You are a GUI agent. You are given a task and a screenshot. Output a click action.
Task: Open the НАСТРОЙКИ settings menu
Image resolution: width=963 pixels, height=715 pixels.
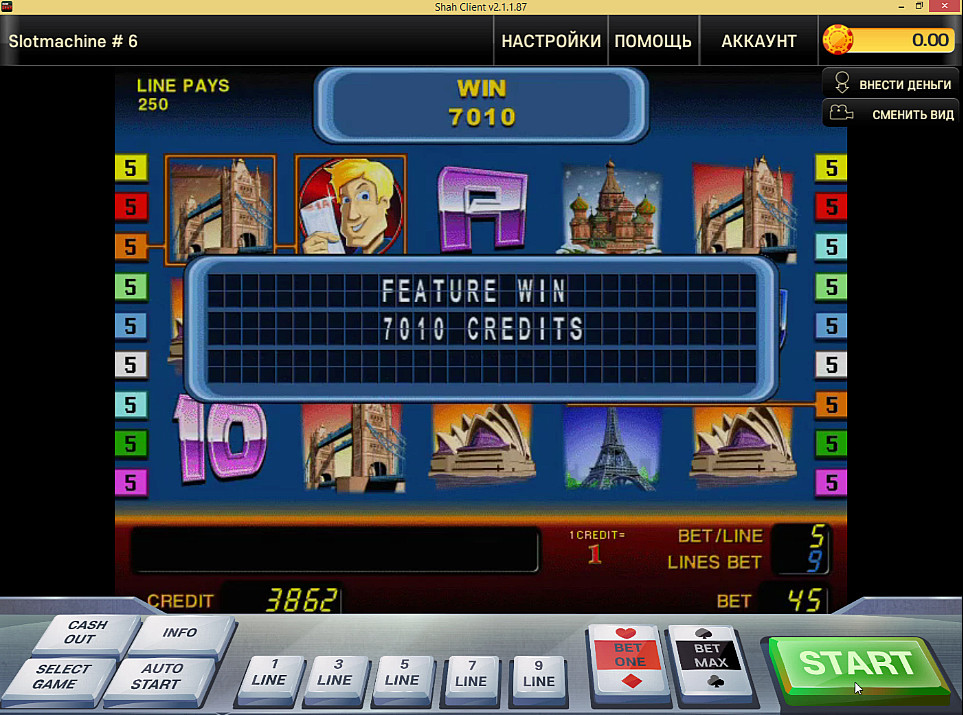[551, 41]
